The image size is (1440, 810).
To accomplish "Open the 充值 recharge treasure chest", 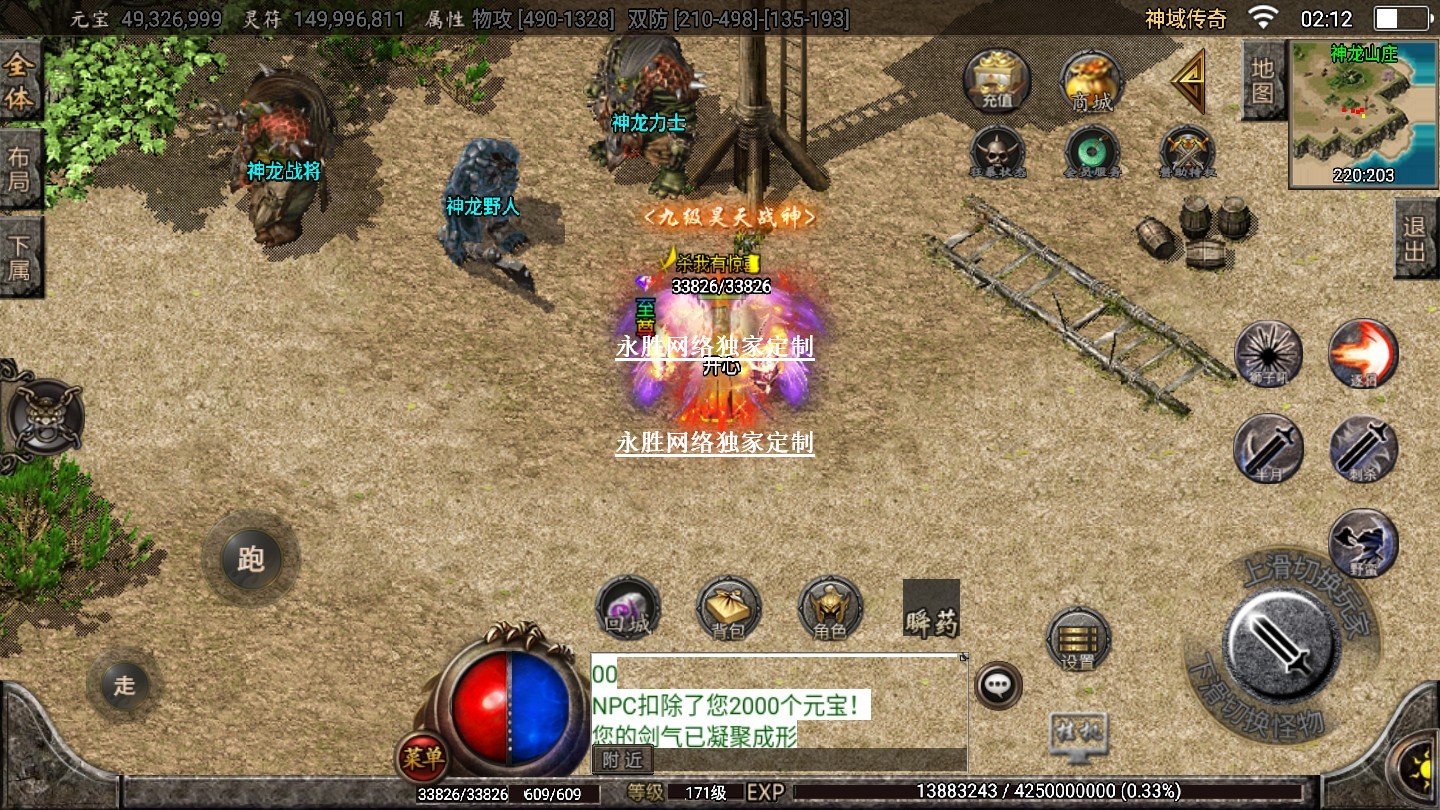I will (x=996, y=81).
